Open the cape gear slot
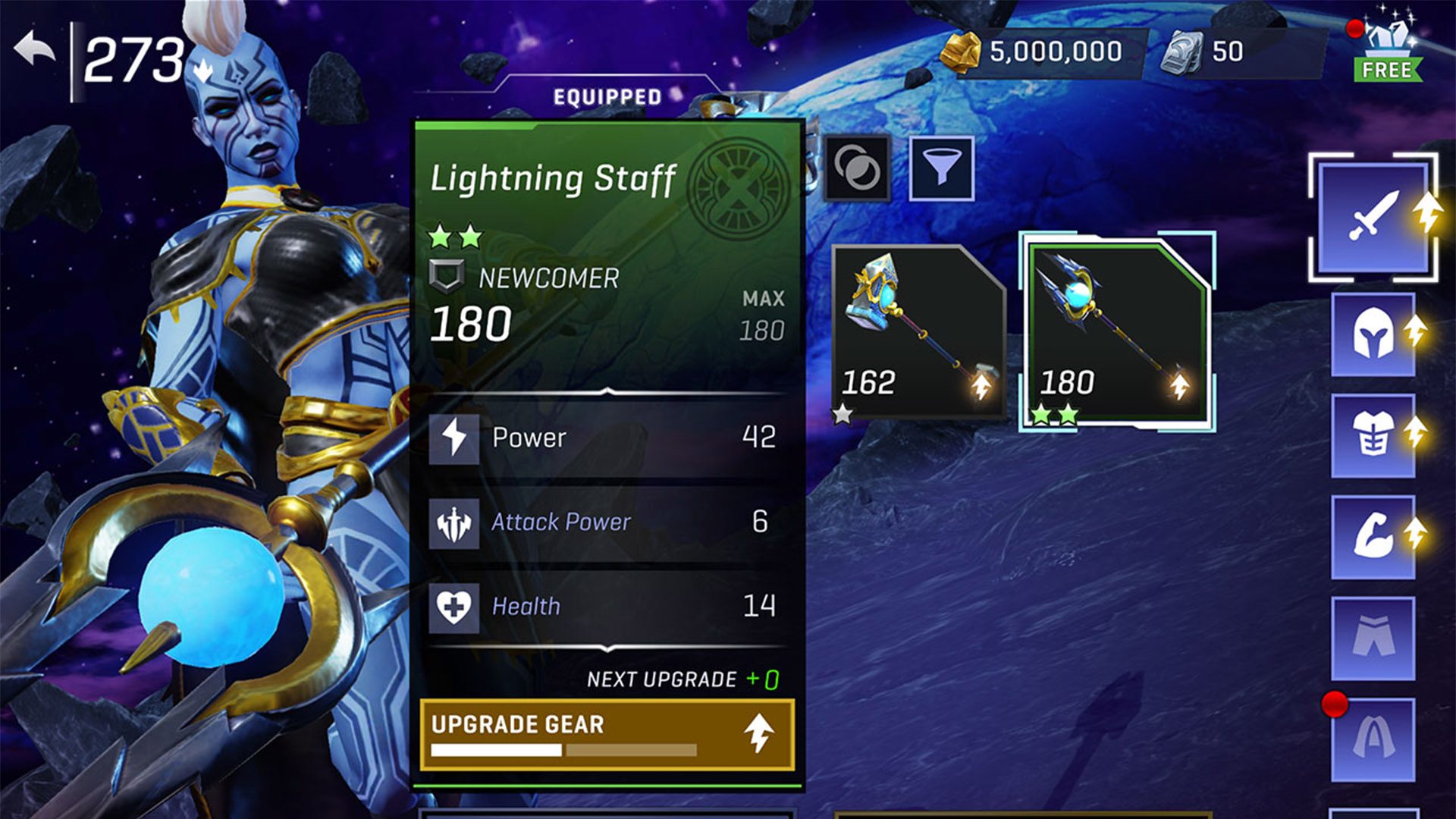 pyautogui.click(x=1373, y=739)
